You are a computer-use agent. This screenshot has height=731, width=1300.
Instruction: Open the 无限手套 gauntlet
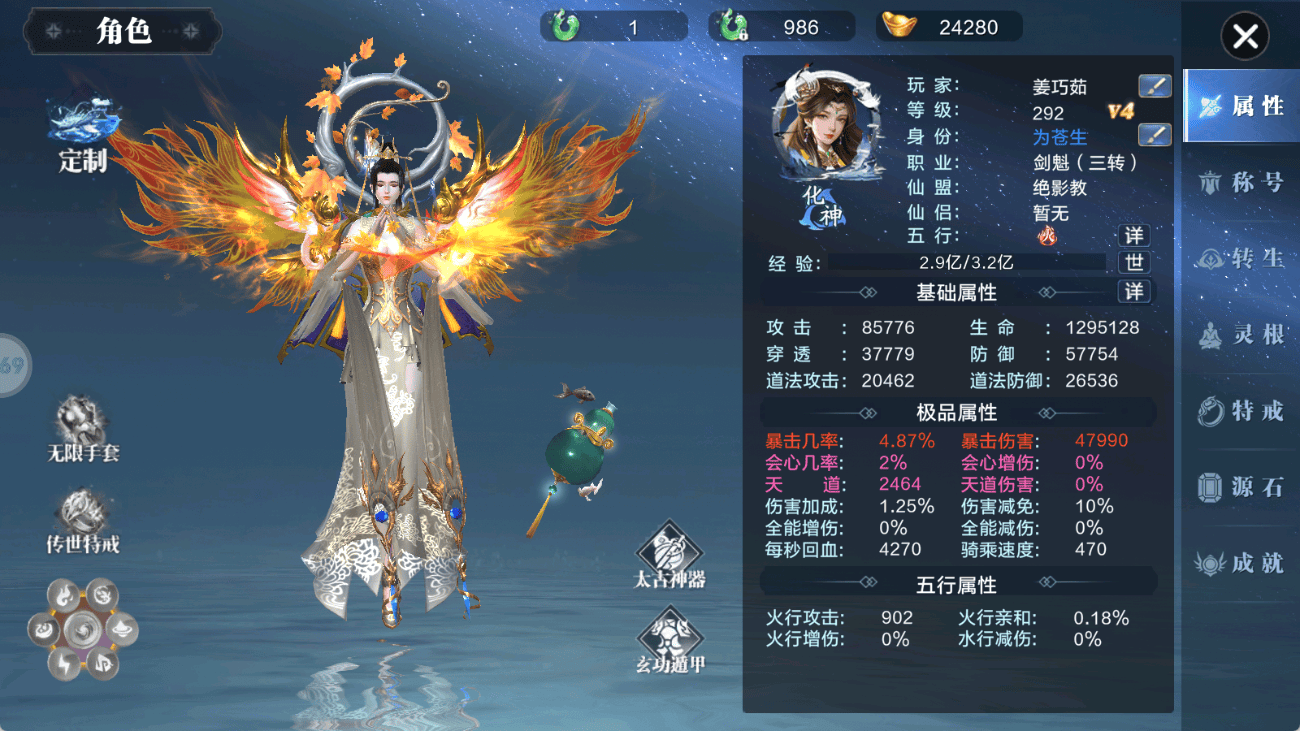coord(83,428)
